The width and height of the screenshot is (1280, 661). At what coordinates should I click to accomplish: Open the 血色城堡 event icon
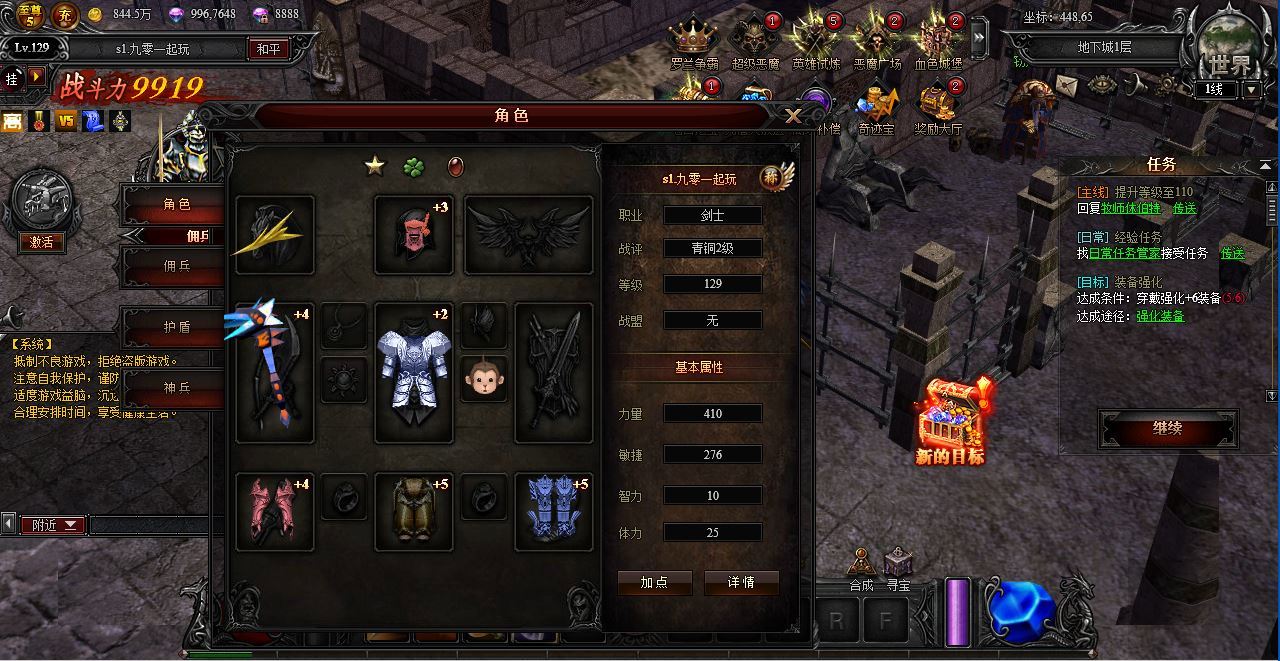[x=938, y=40]
